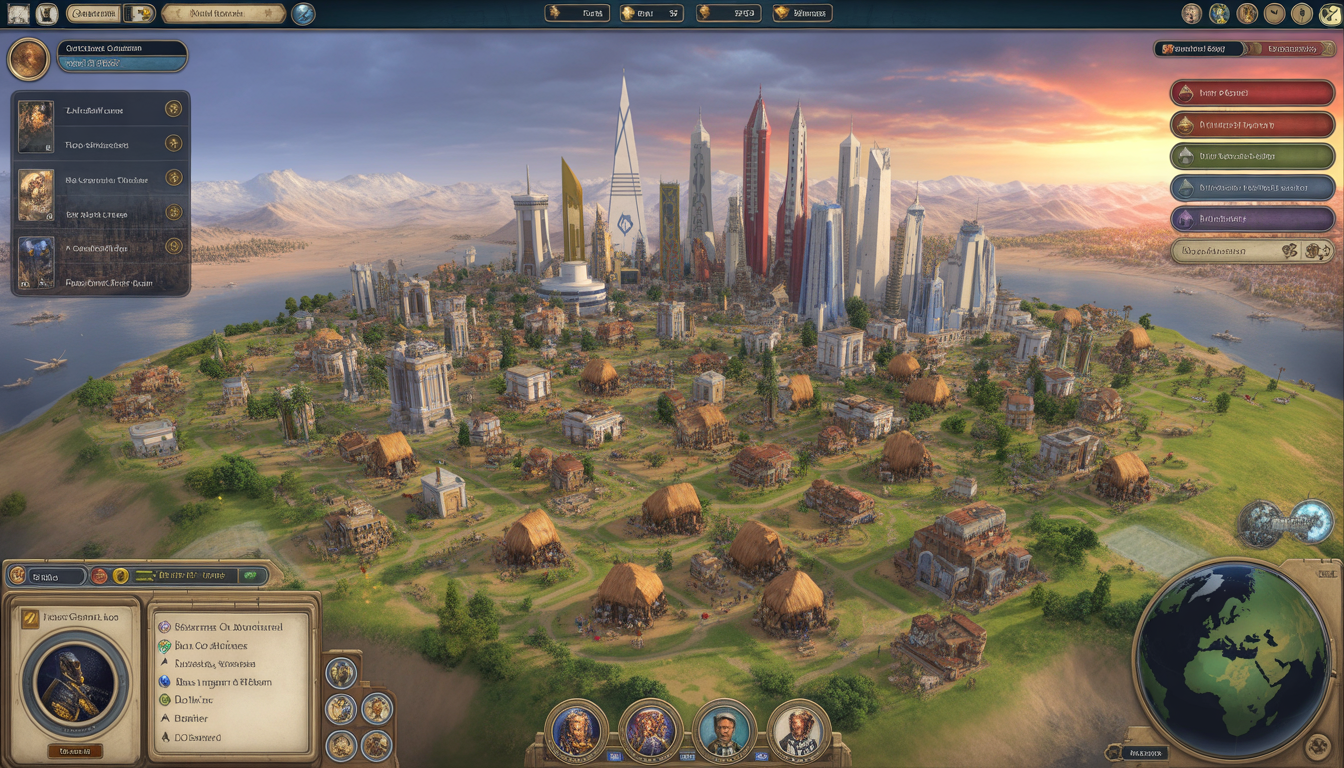Viewport: 1344px width, 768px height.
Task: Choose the green banner button
Action: point(1252,156)
